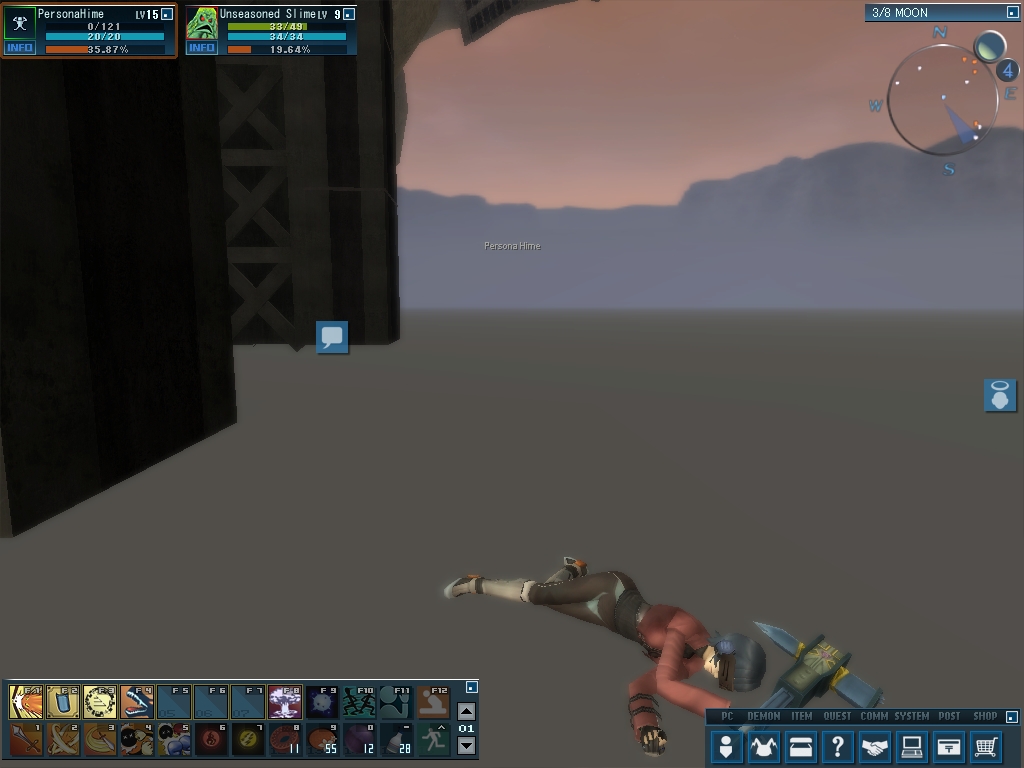Open the Comm handshake menu

coord(874,746)
